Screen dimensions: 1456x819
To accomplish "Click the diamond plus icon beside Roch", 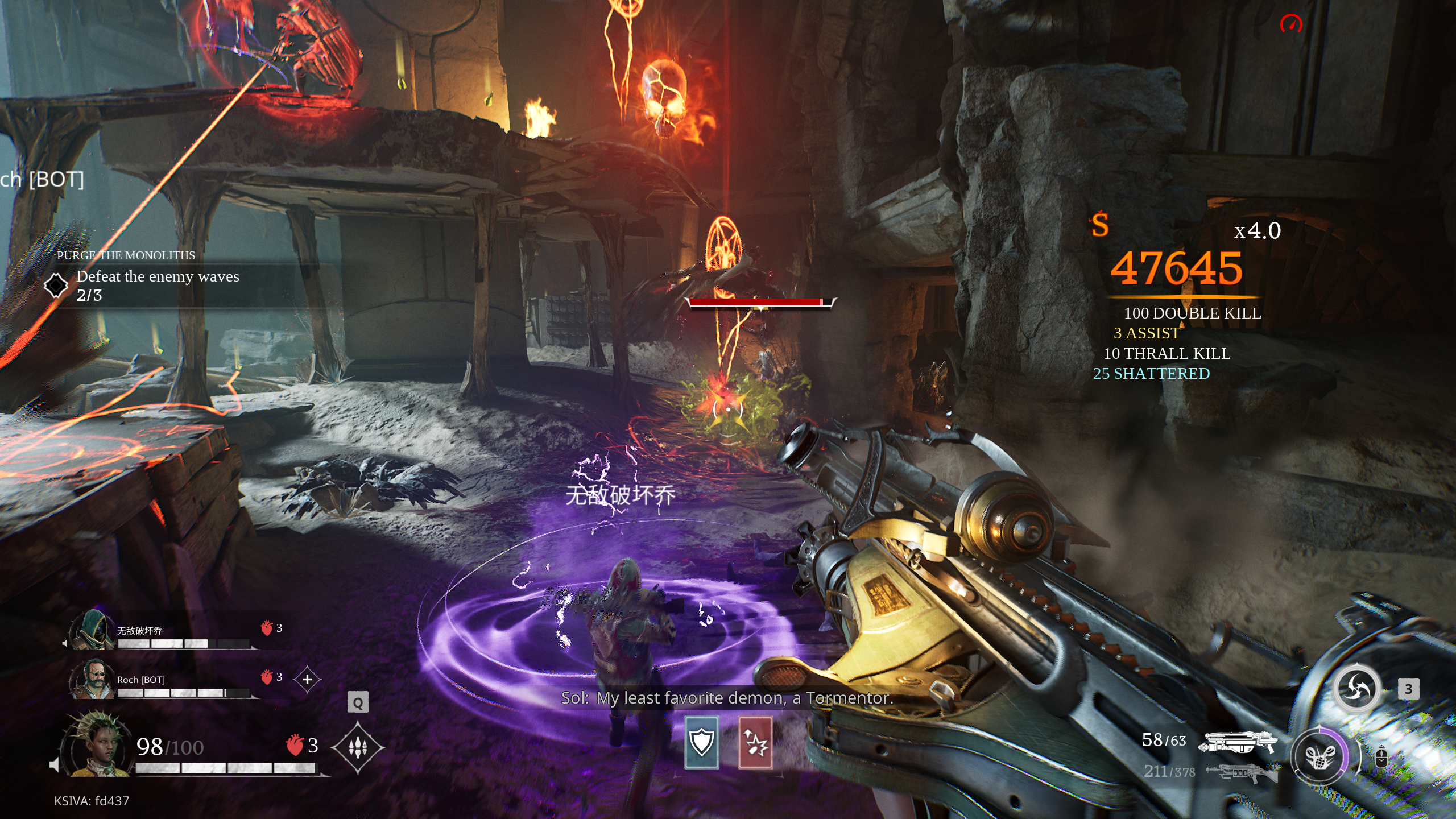I will click(x=307, y=679).
